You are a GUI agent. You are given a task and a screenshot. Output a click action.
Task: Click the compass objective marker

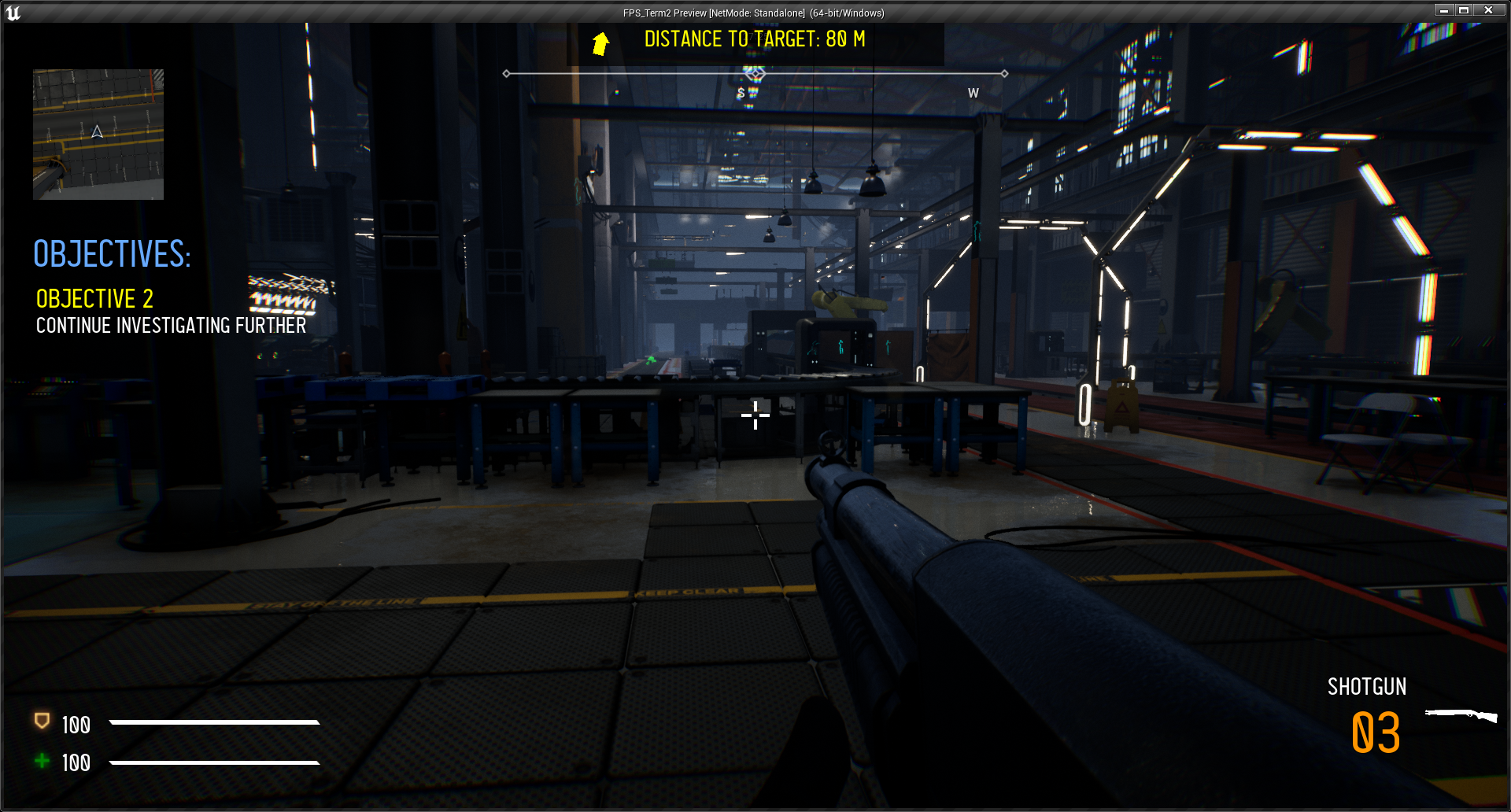(x=755, y=74)
